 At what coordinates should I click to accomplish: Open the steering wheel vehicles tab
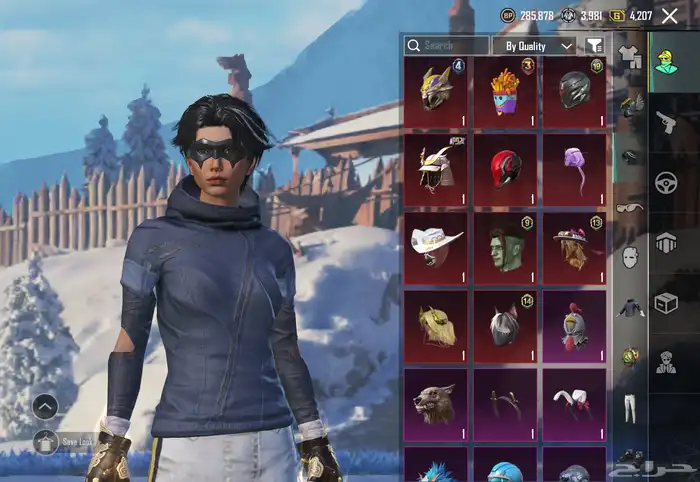pos(665,182)
